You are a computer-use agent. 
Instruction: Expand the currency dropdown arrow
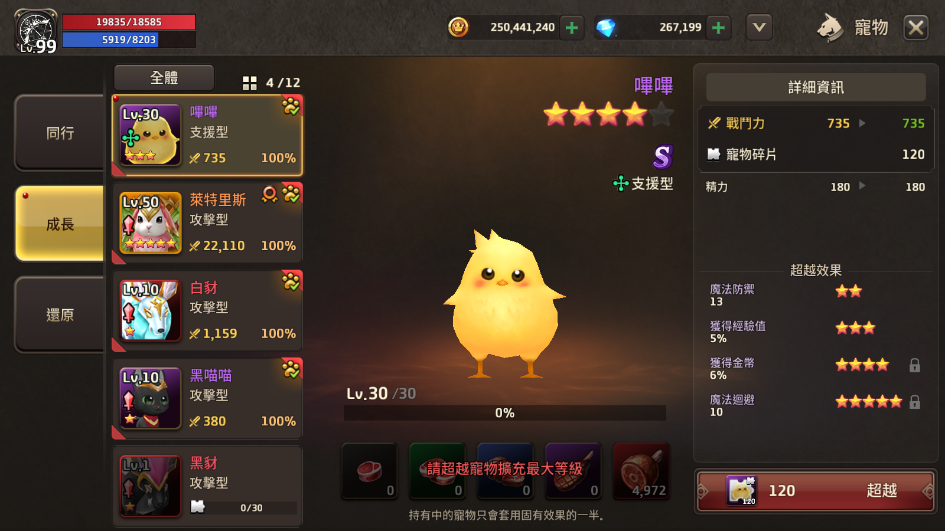coord(759,27)
